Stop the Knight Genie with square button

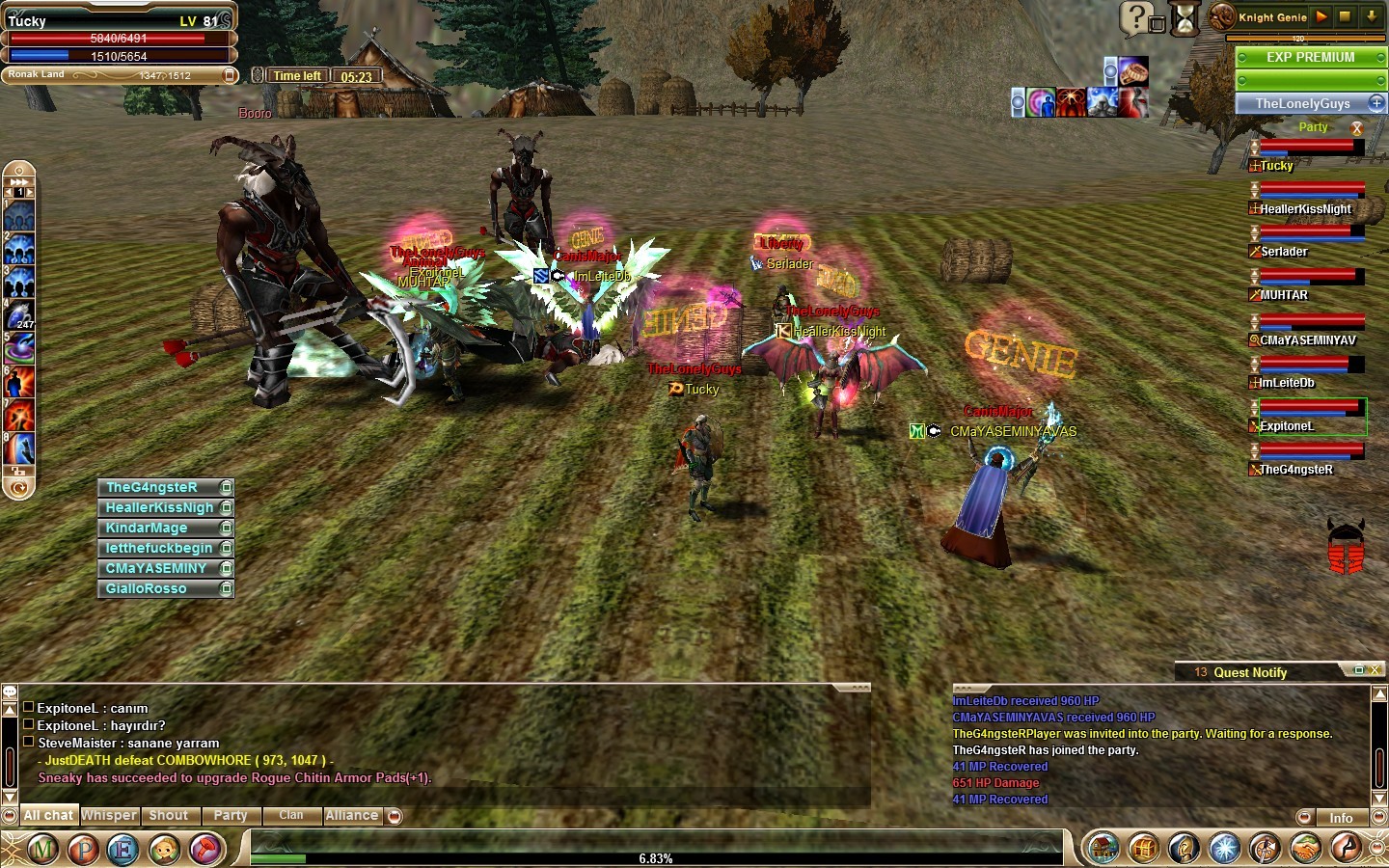(1346, 16)
